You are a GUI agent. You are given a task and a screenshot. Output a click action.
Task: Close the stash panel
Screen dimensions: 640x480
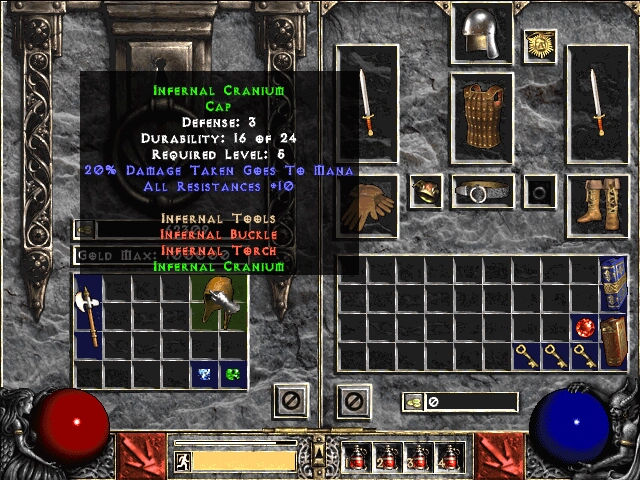pyautogui.click(x=289, y=402)
